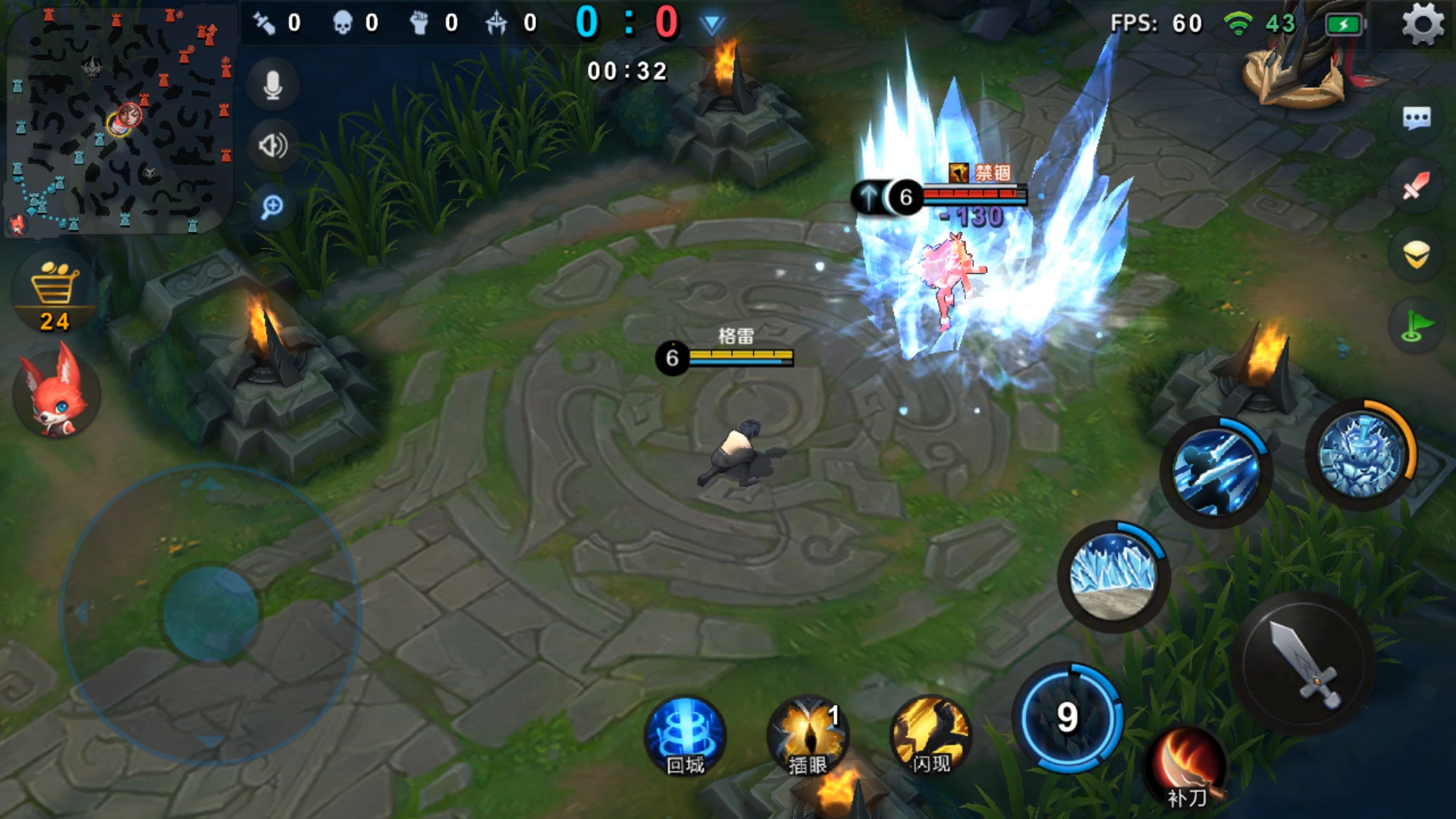
Task: Trigger the ice golem ultimate ability
Action: [x=1360, y=455]
